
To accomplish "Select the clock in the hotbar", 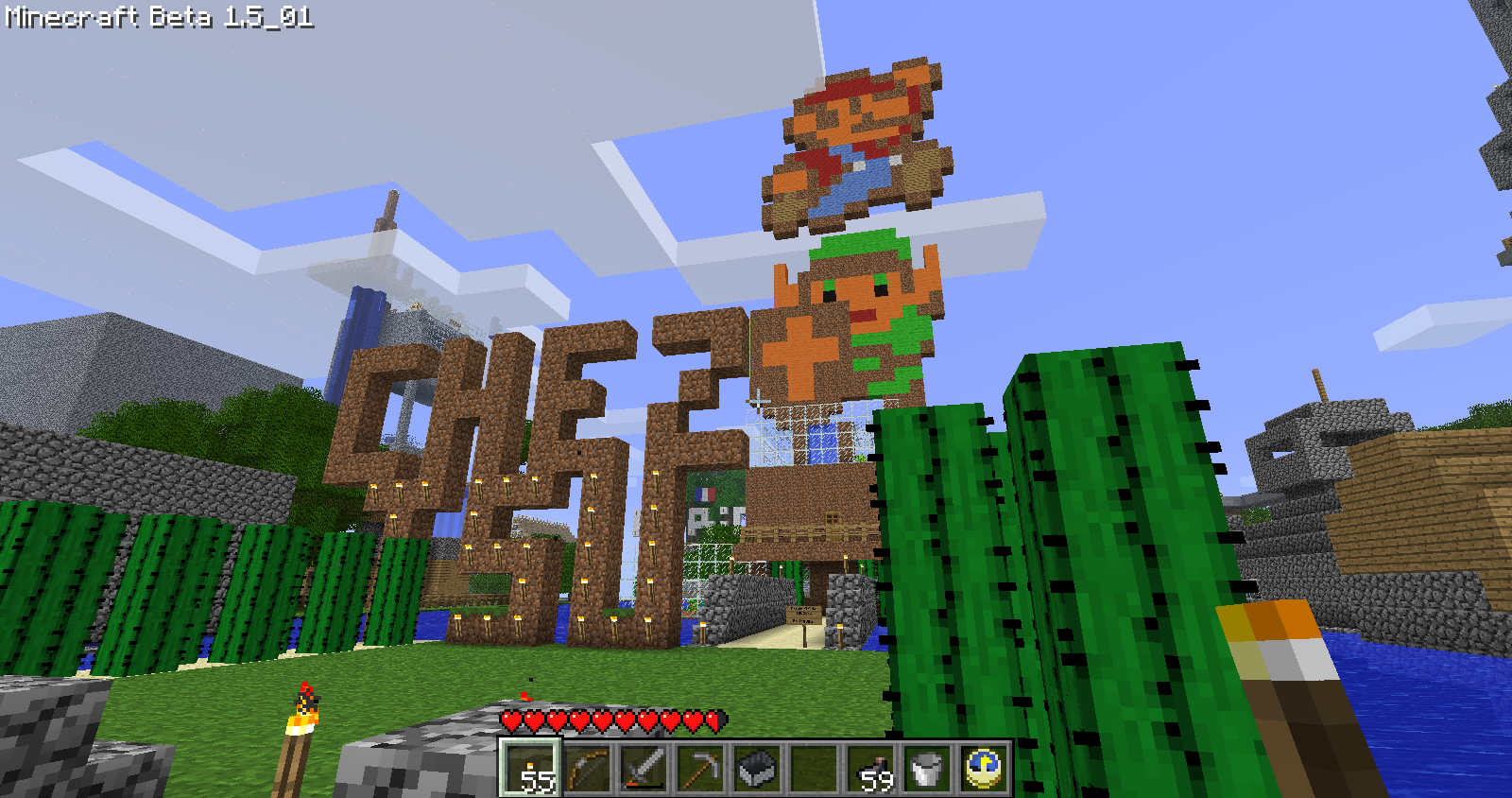I will [x=984, y=768].
